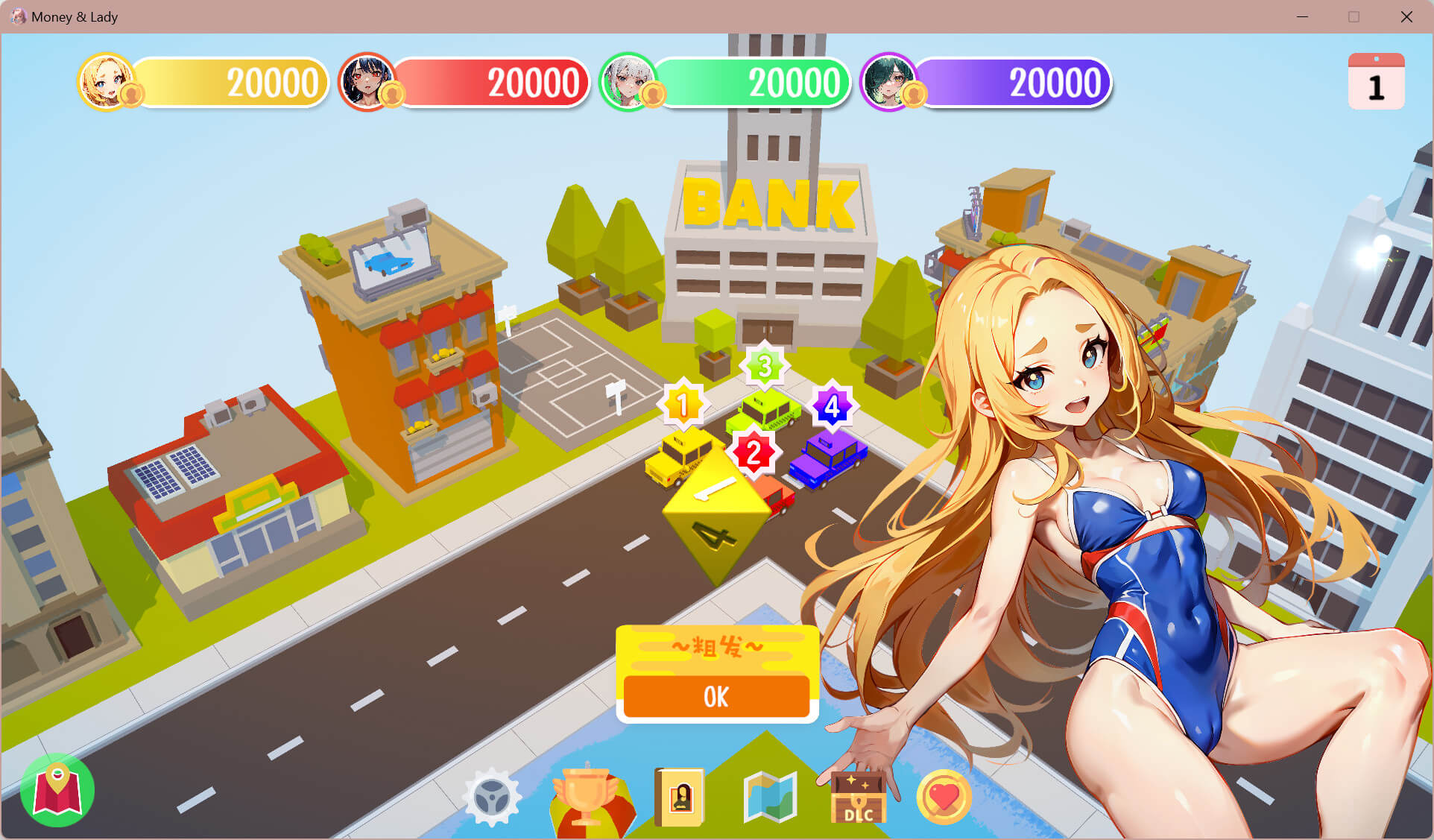Open the DLC treasure chest
Viewport: 1434px width, 840px height.
[x=858, y=798]
